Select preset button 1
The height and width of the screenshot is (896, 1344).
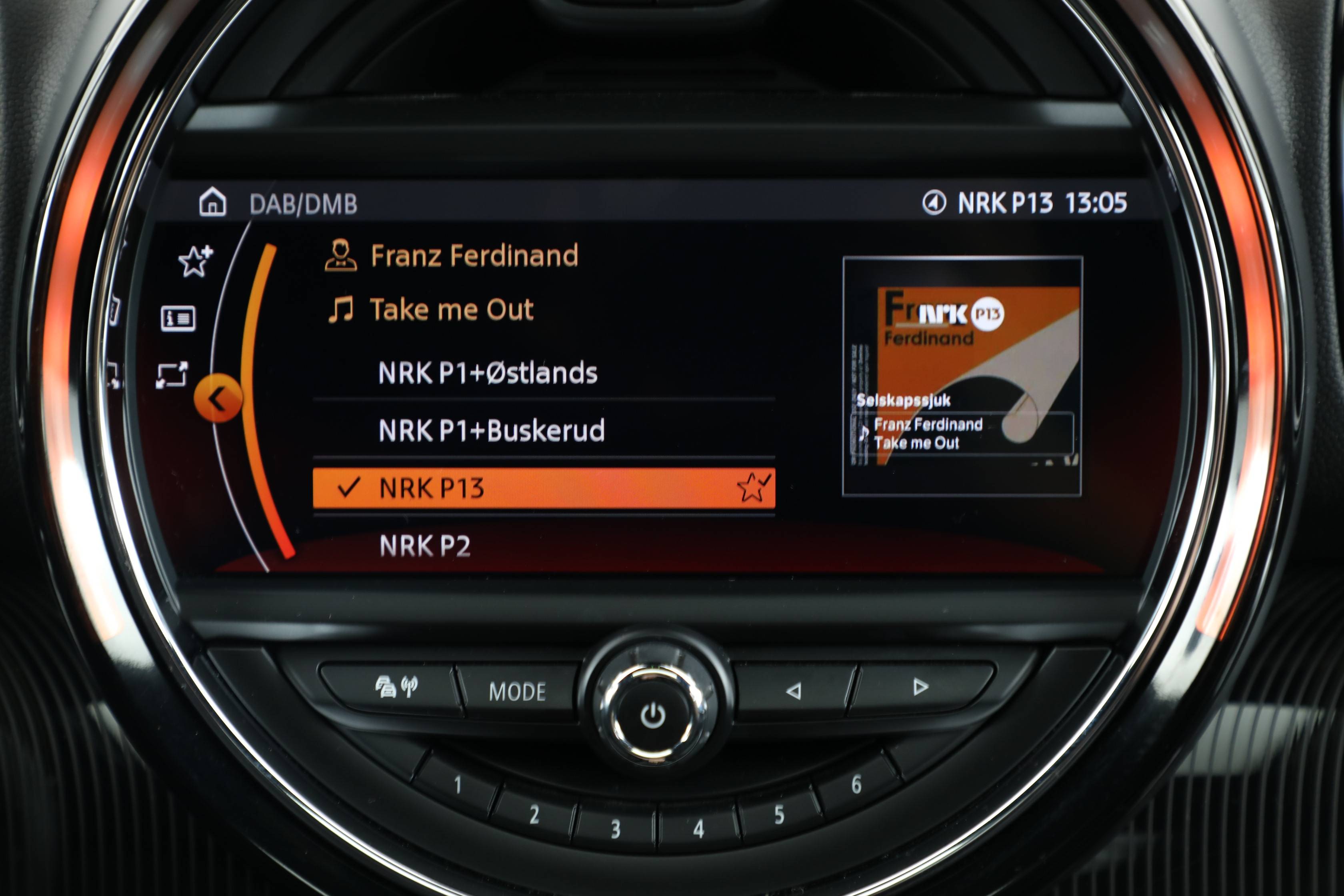click(458, 785)
